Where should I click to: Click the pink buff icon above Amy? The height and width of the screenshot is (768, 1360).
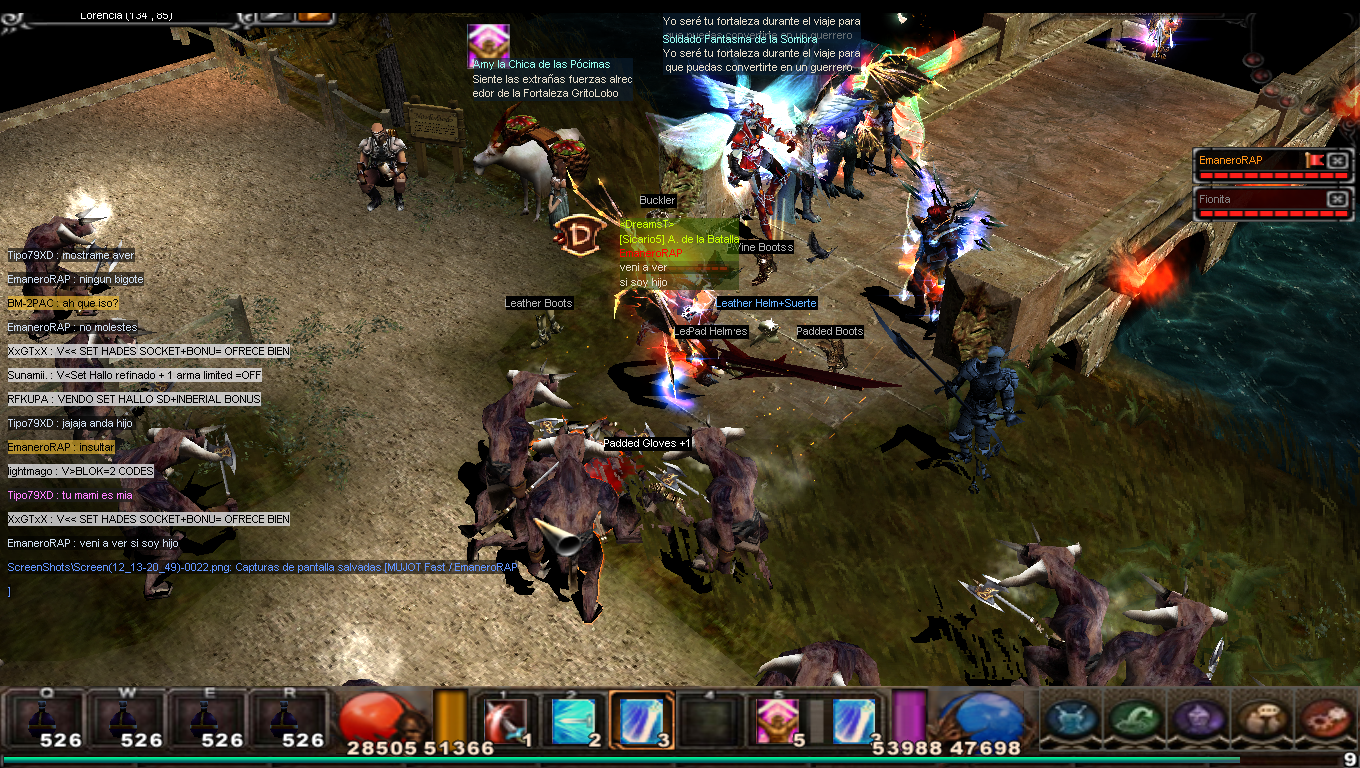(x=488, y=42)
